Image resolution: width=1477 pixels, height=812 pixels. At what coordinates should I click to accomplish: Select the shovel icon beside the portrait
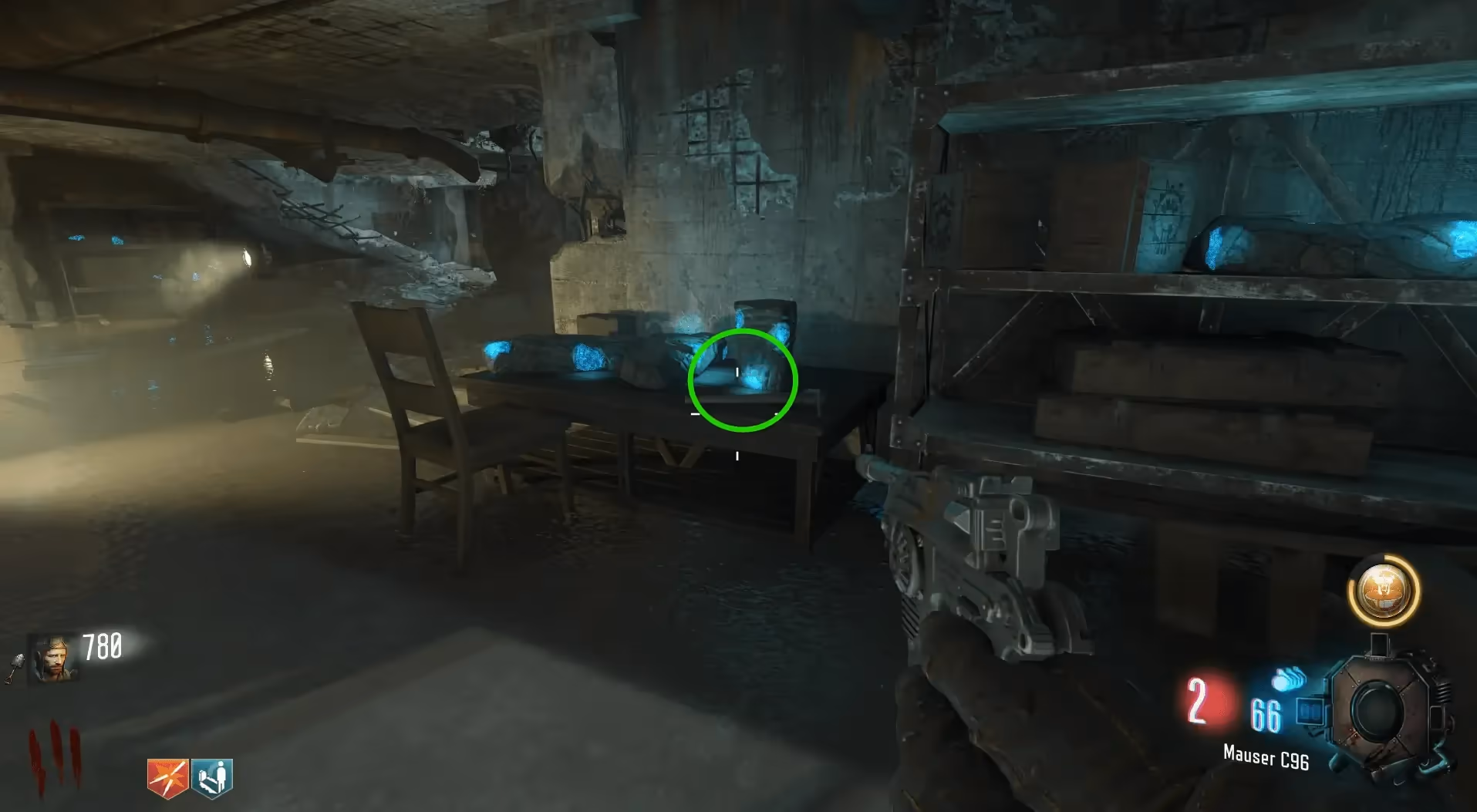point(15,669)
